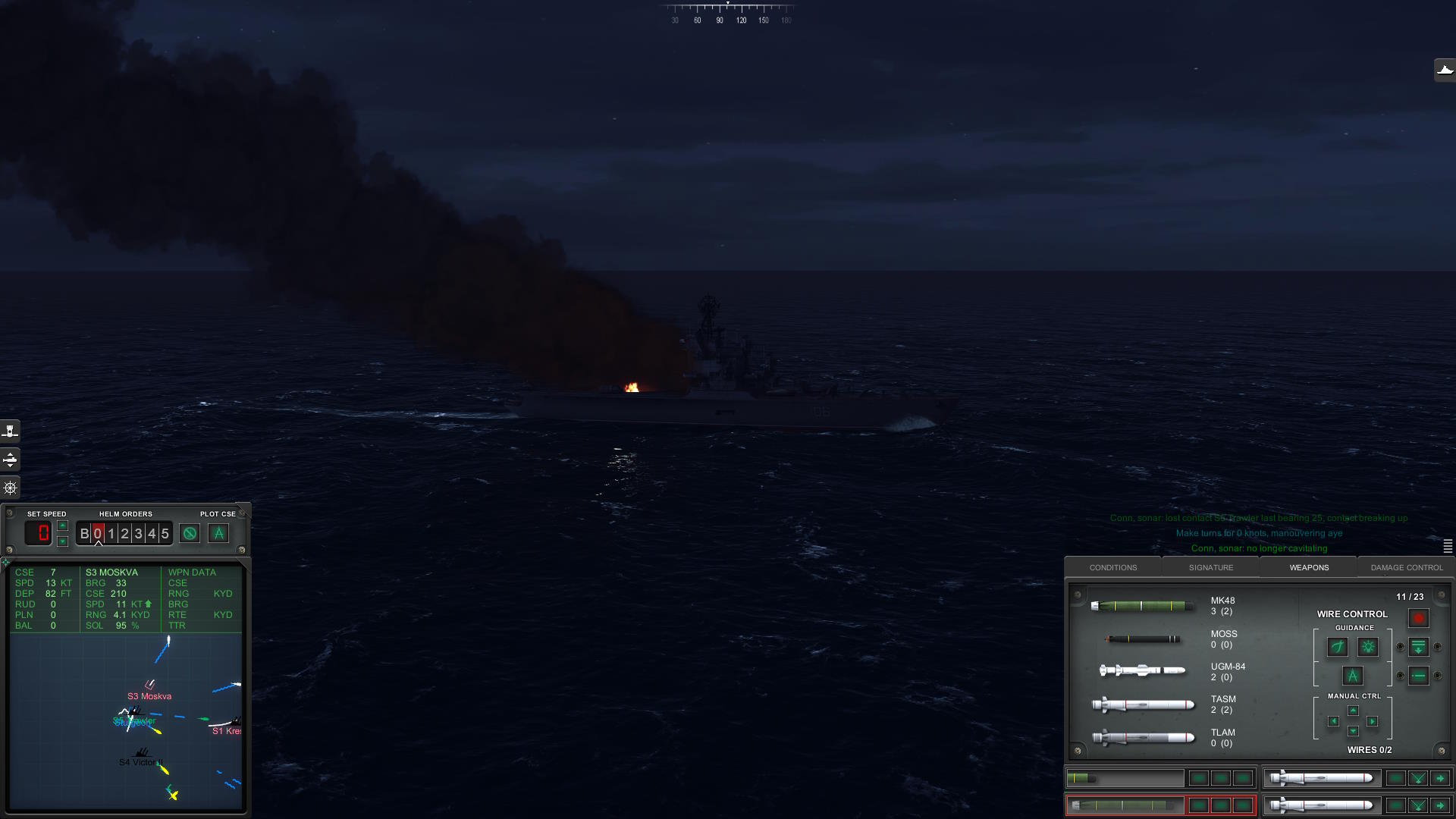Select the TLAM missile in the weapons list
This screenshot has width=1456, height=819.
[x=1142, y=737]
